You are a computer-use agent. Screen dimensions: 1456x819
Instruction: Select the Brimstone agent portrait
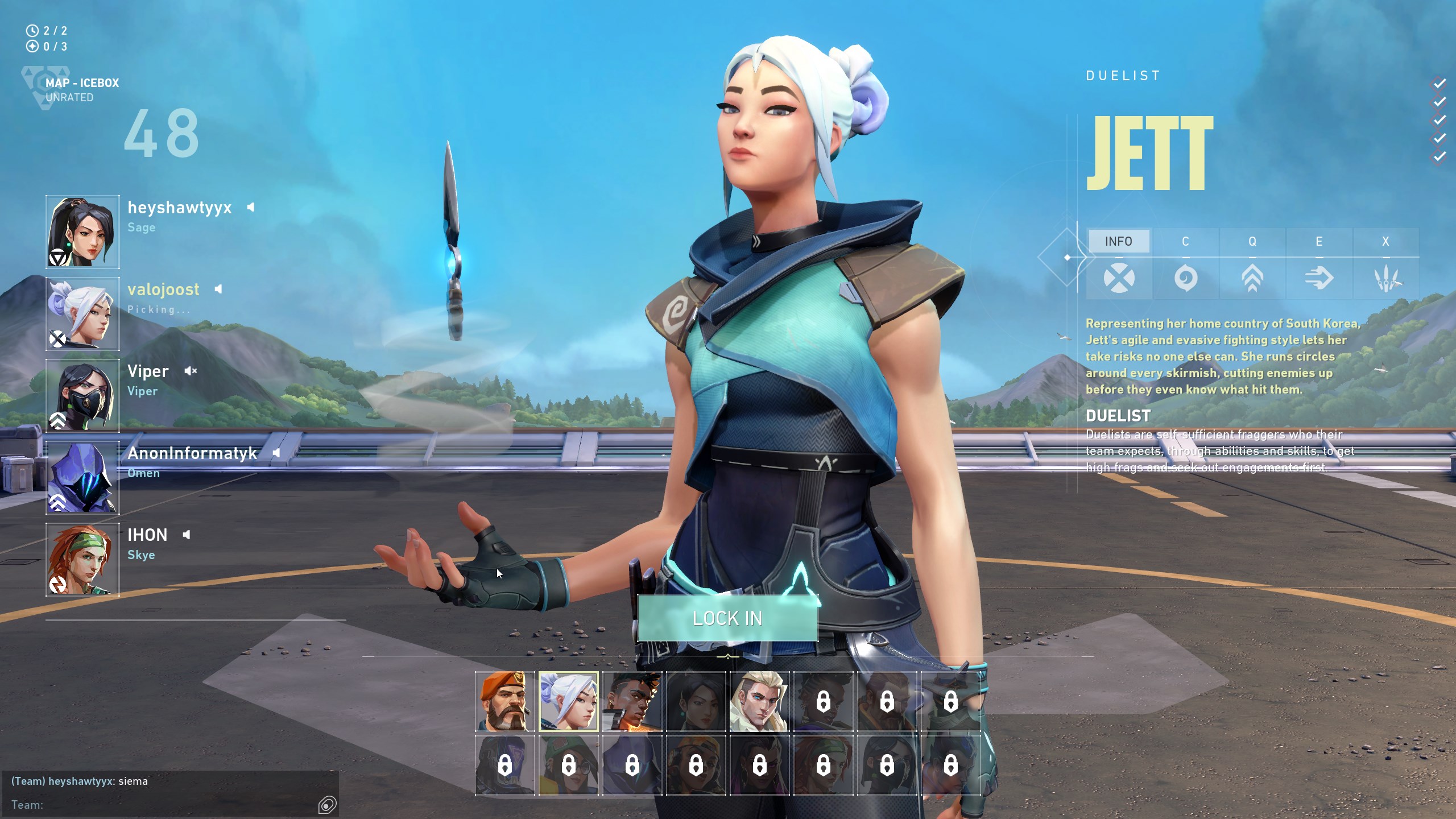[505, 701]
